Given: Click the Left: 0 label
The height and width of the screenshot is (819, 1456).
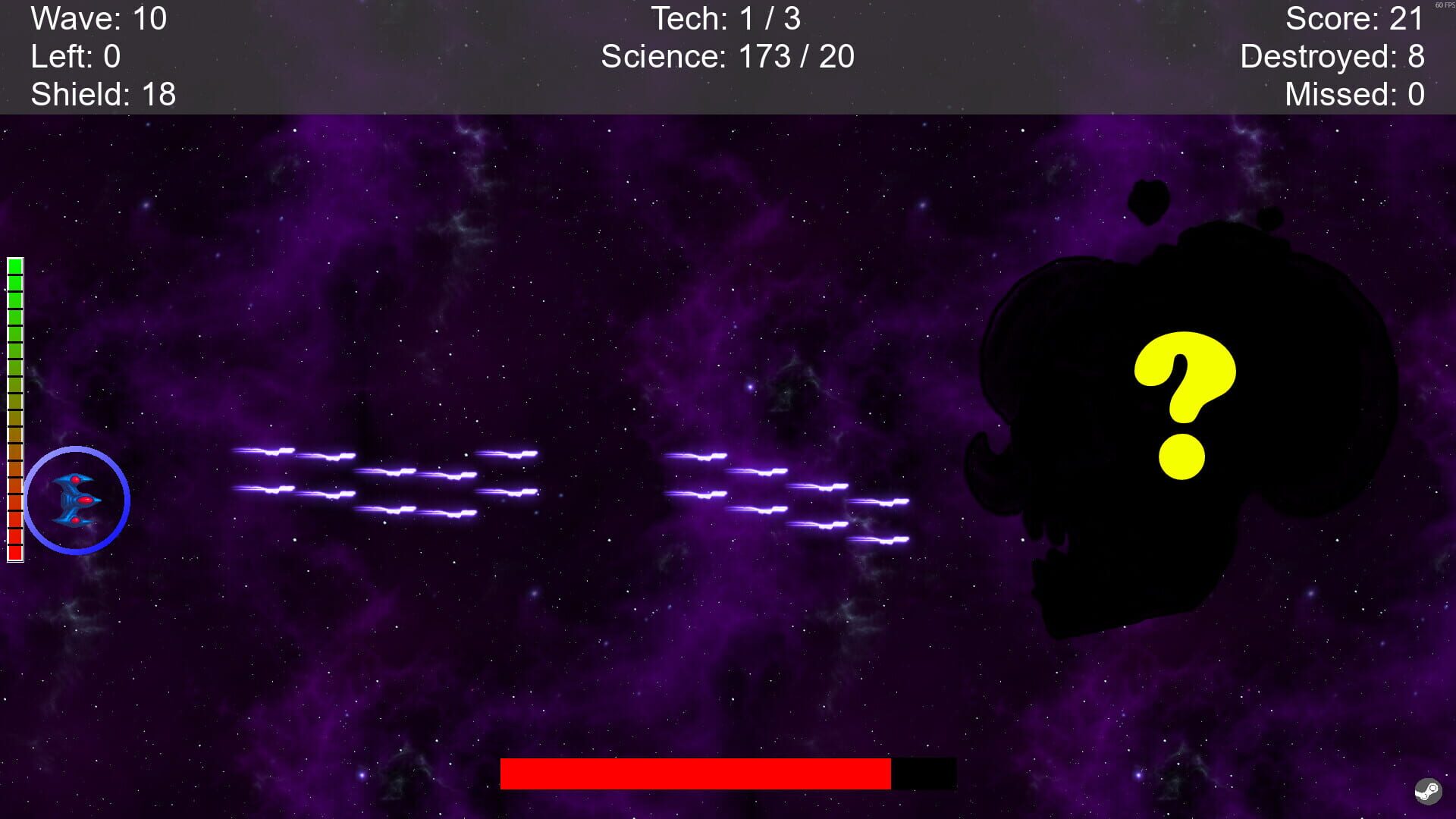Looking at the screenshot, I should [76, 55].
